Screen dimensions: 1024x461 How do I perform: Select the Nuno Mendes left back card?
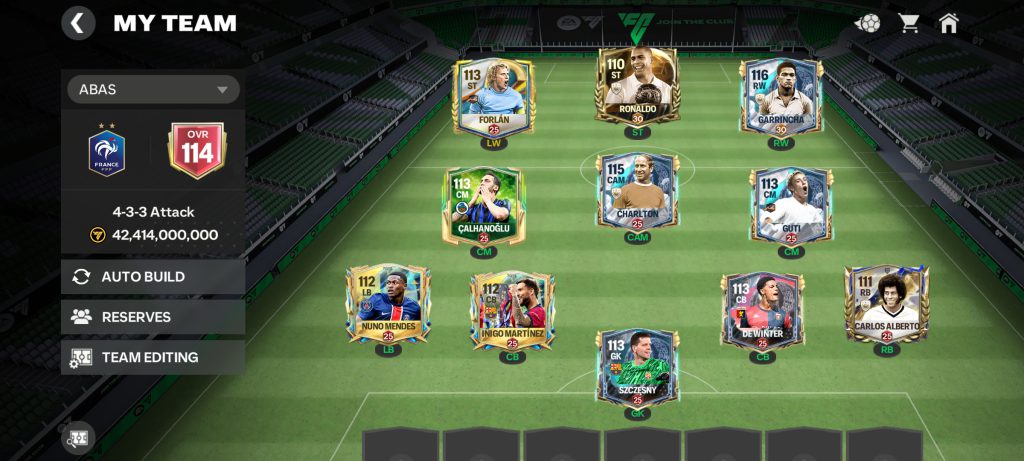[387, 303]
